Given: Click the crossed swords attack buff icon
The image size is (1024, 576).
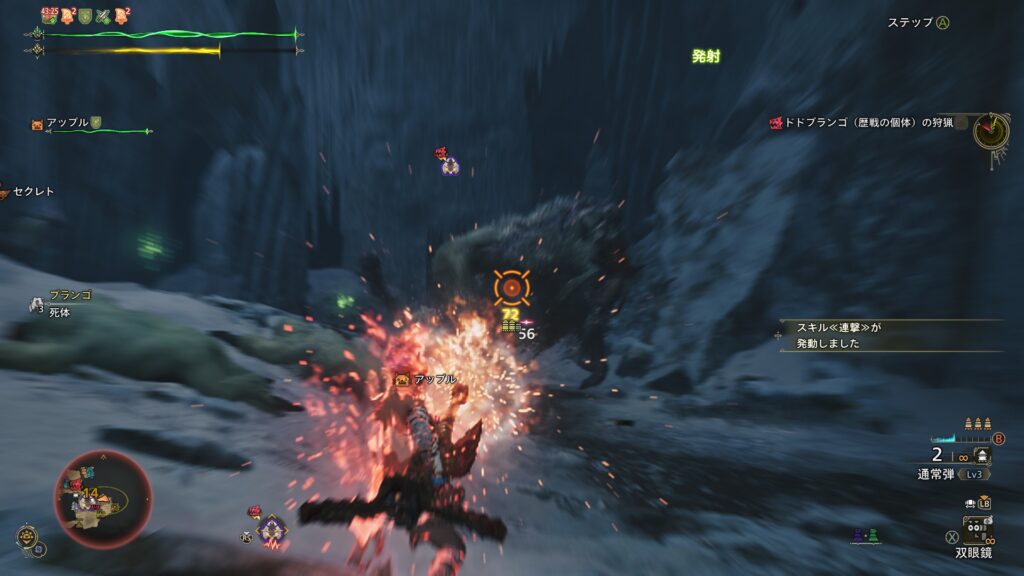Looking at the screenshot, I should click(103, 15).
